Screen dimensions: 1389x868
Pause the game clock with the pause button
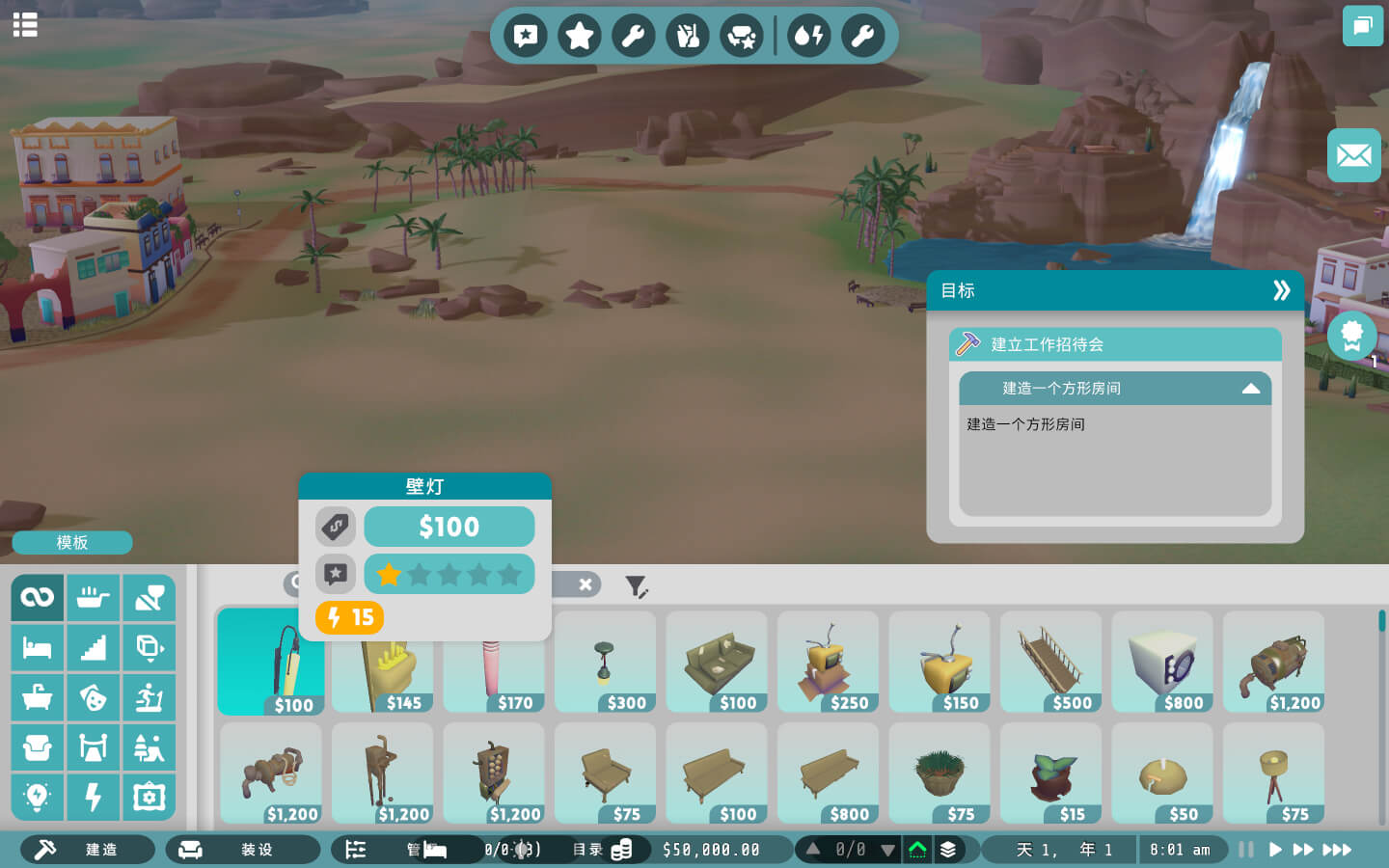tap(1244, 850)
